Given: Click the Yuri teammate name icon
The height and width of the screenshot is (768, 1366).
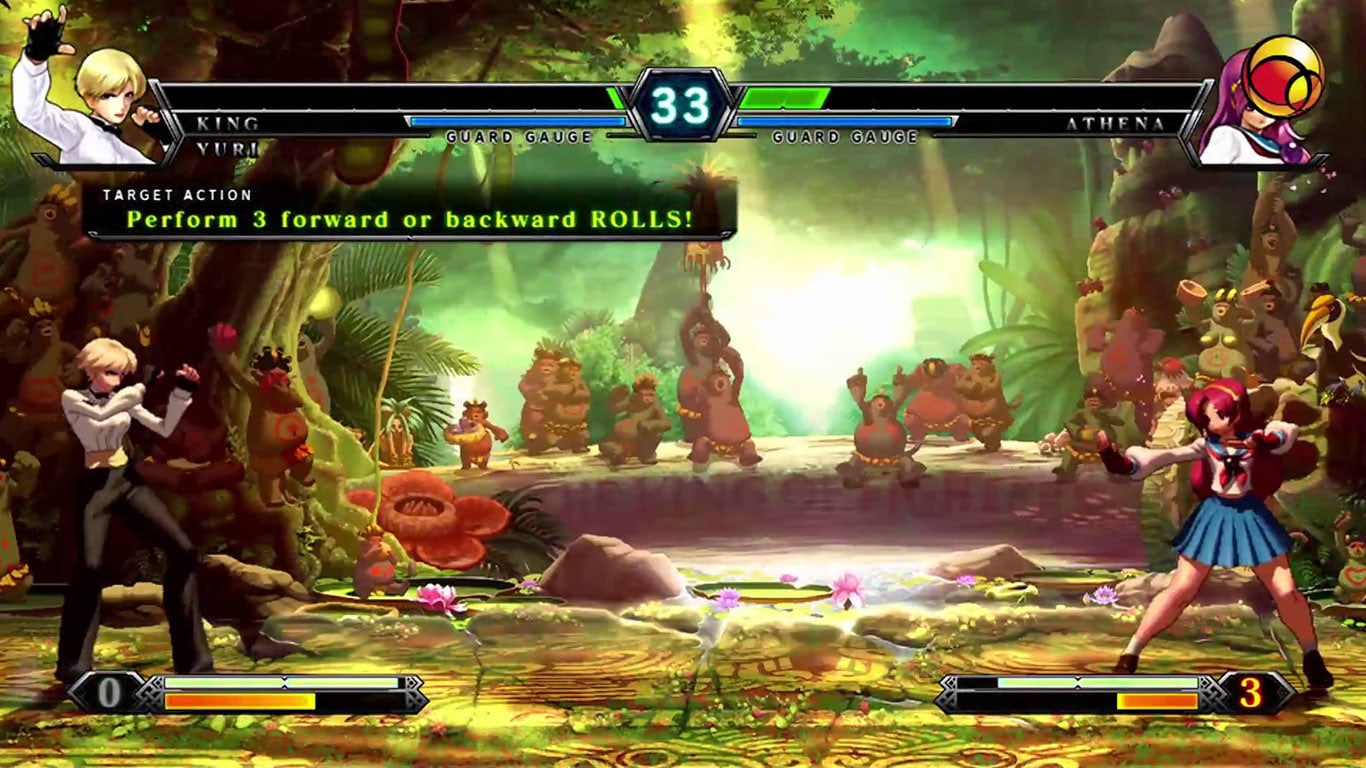Looking at the screenshot, I should click(228, 148).
